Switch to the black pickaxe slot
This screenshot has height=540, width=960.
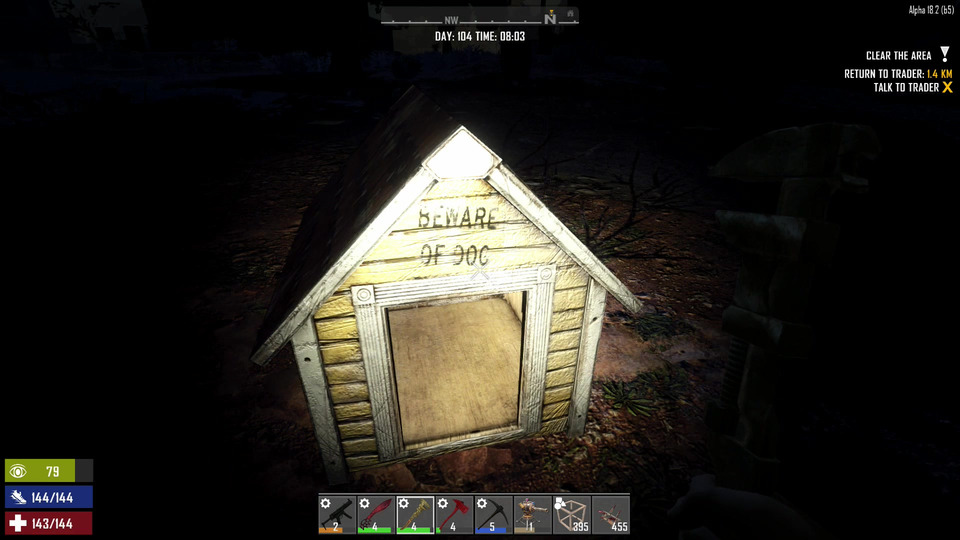click(493, 515)
